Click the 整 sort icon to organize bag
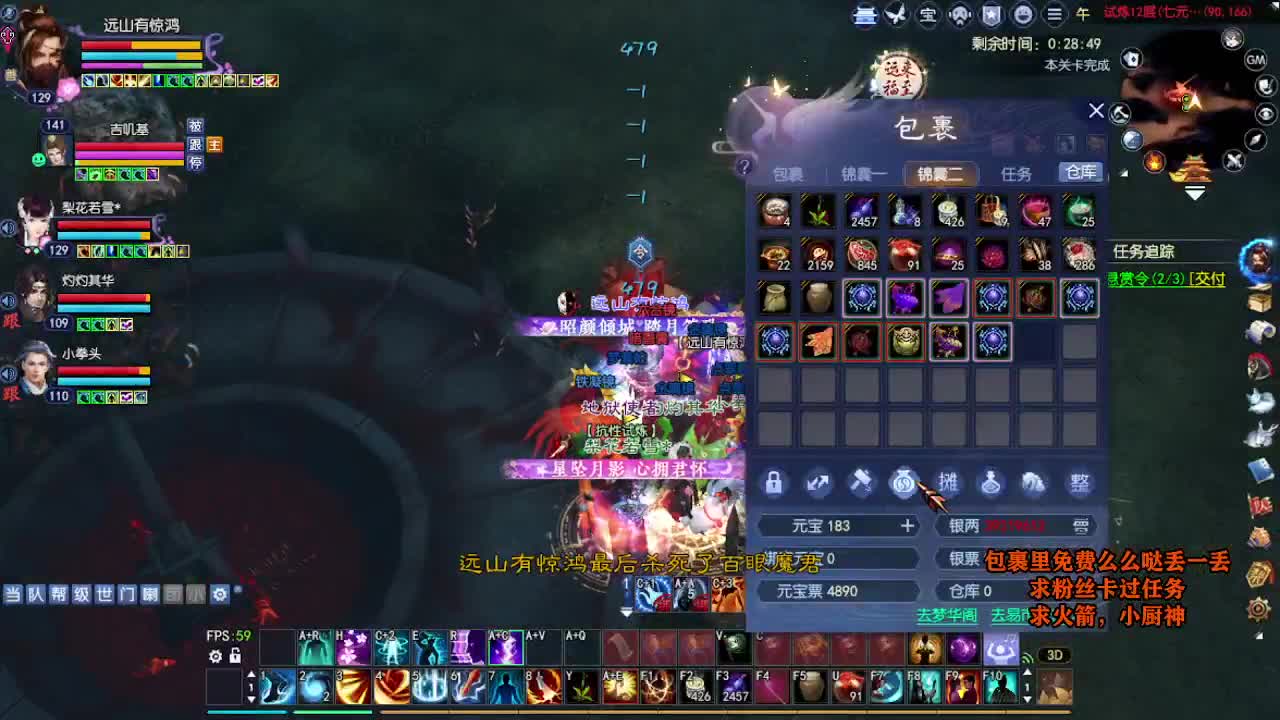The width and height of the screenshot is (1280, 720). pos(1078,483)
